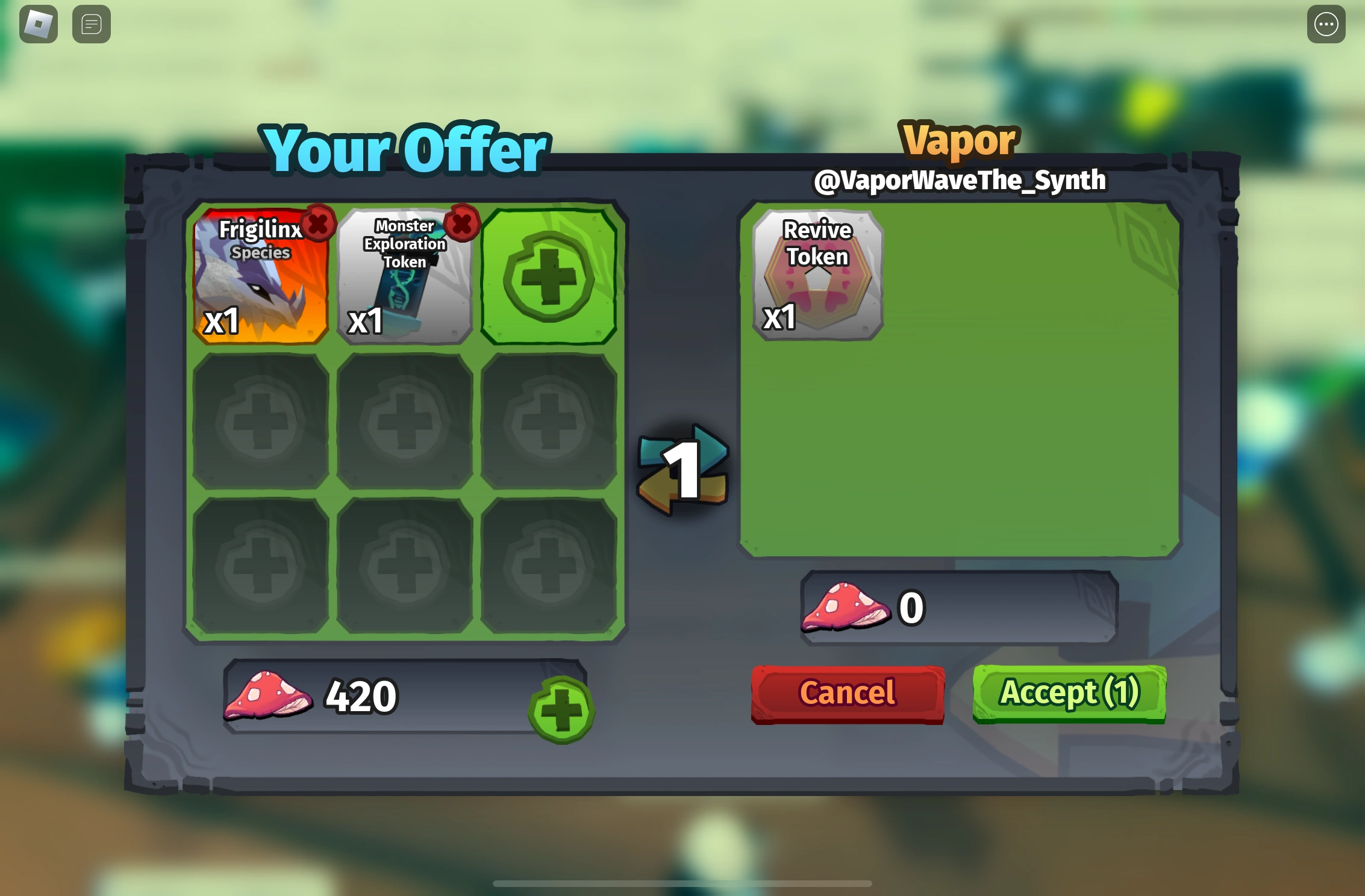This screenshot has height=896, width=1365.
Task: Remove Frigilinx from your offer
Action: (319, 225)
